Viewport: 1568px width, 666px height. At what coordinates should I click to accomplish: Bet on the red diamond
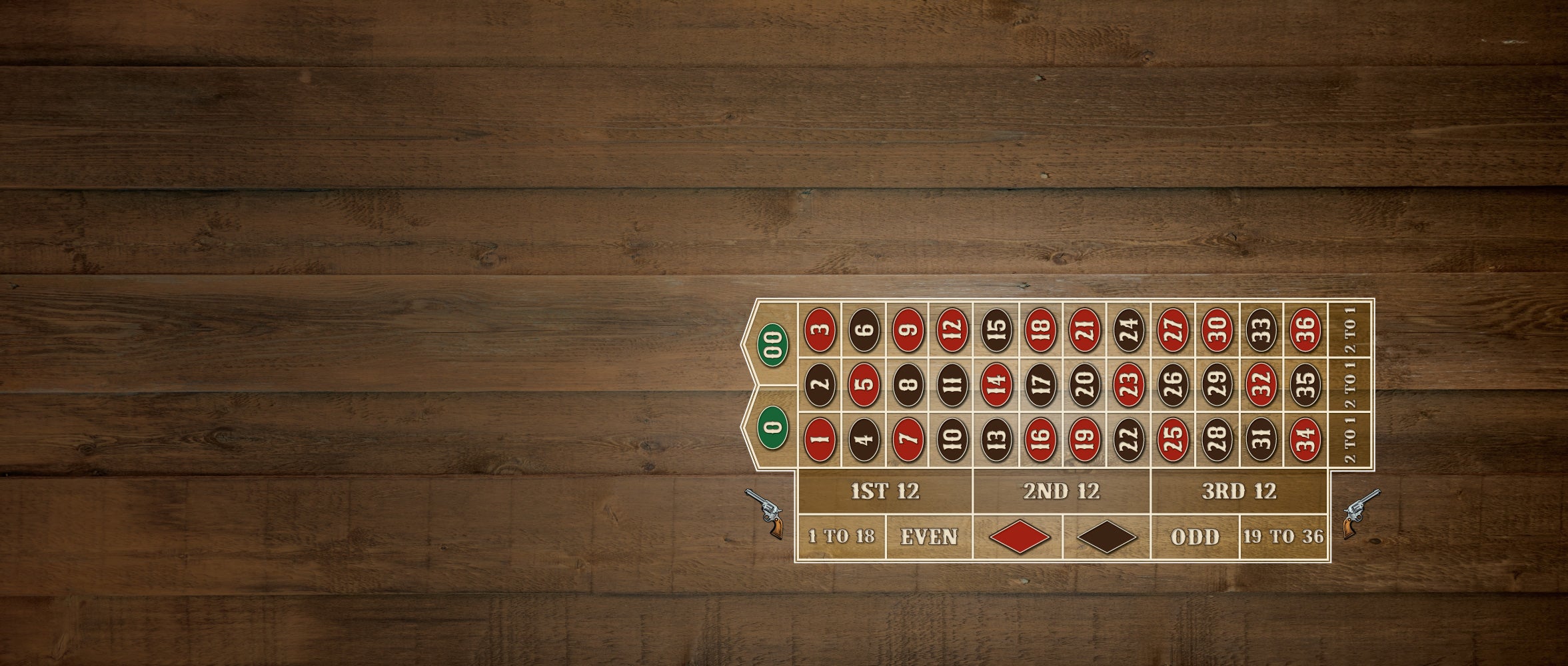[x=1019, y=537]
